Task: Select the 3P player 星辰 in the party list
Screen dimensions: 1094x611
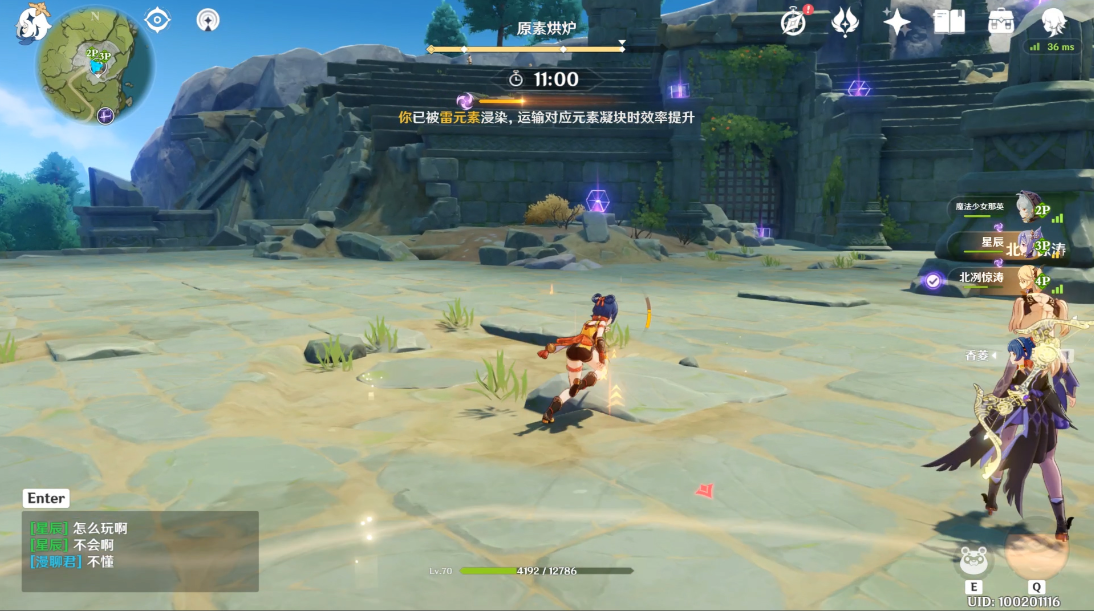Action: pos(1010,243)
